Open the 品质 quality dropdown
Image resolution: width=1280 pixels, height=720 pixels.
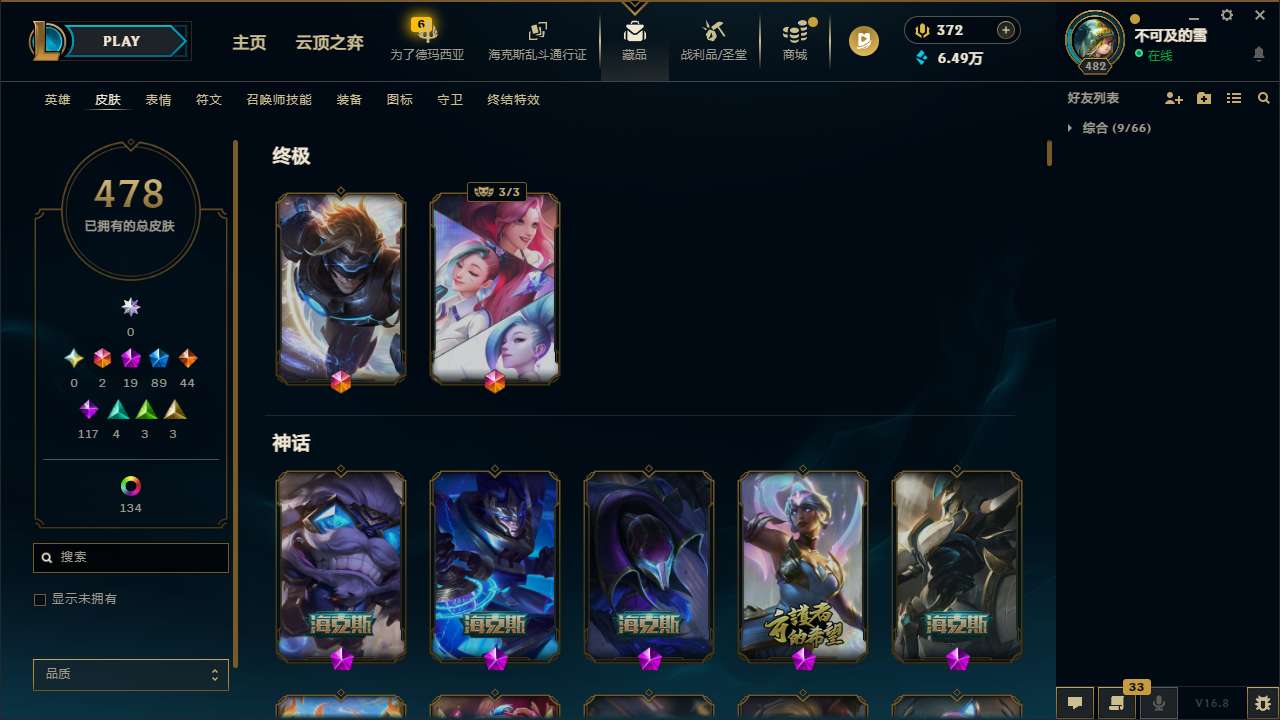(x=130, y=674)
